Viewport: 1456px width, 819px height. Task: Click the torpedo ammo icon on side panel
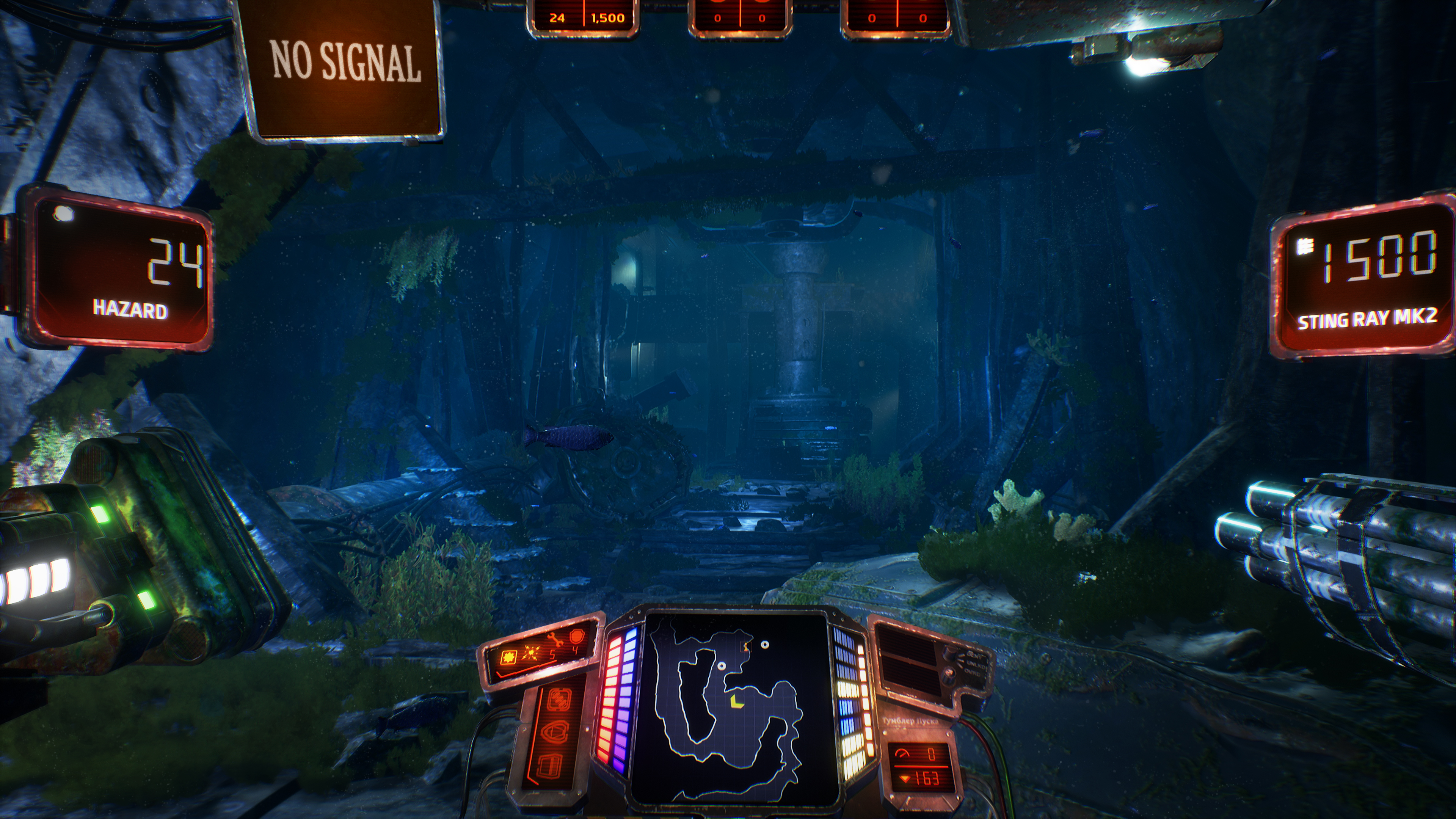click(x=559, y=699)
